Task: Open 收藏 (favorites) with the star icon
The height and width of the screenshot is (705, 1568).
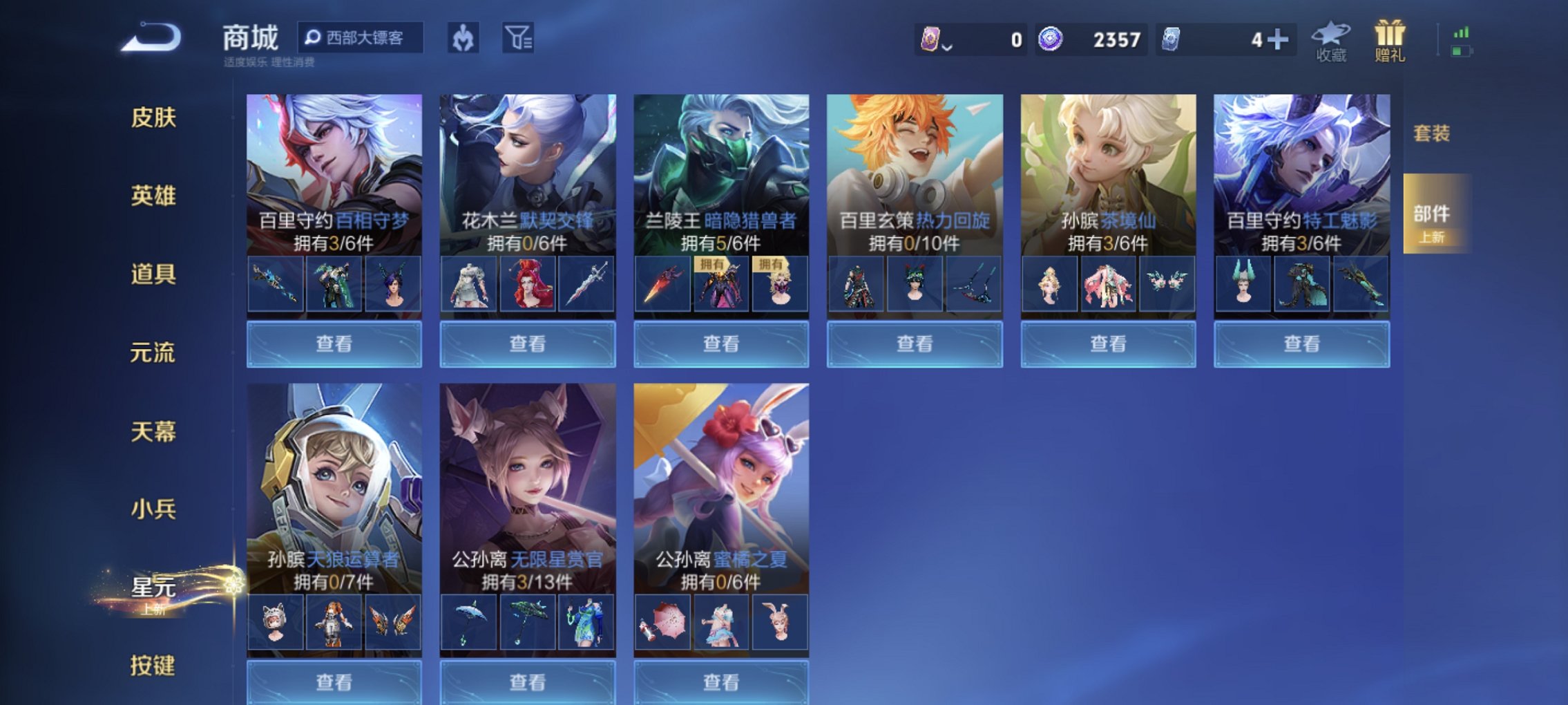Action: pyautogui.click(x=1330, y=38)
